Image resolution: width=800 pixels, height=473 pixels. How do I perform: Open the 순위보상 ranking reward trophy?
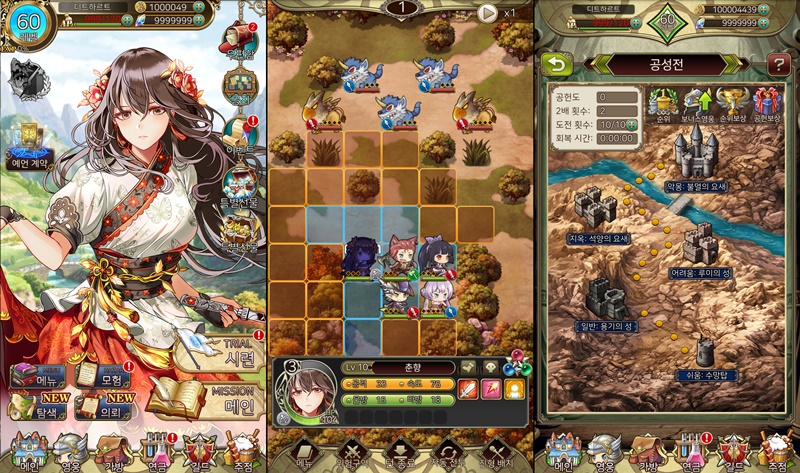point(732,104)
